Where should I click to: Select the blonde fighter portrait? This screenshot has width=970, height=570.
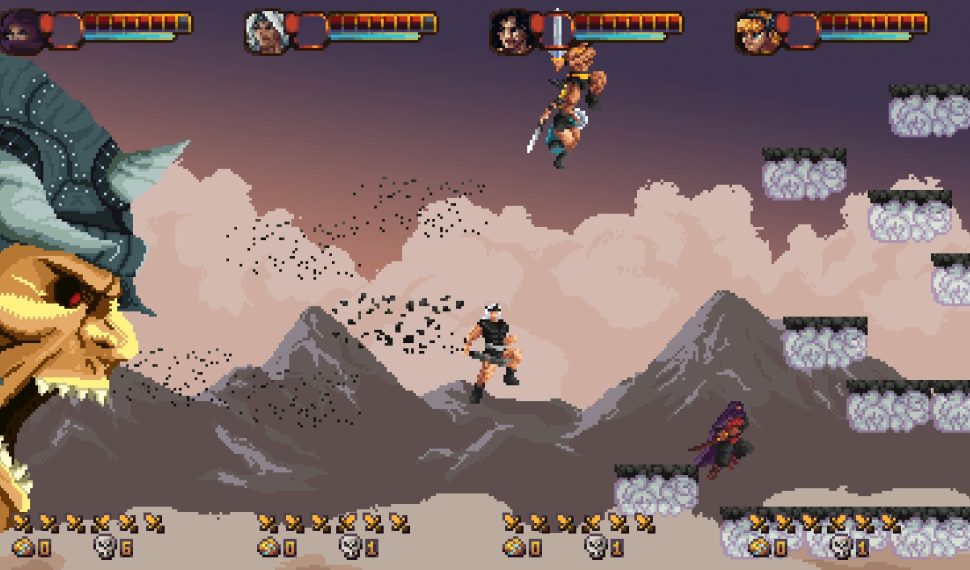[x=756, y=32]
